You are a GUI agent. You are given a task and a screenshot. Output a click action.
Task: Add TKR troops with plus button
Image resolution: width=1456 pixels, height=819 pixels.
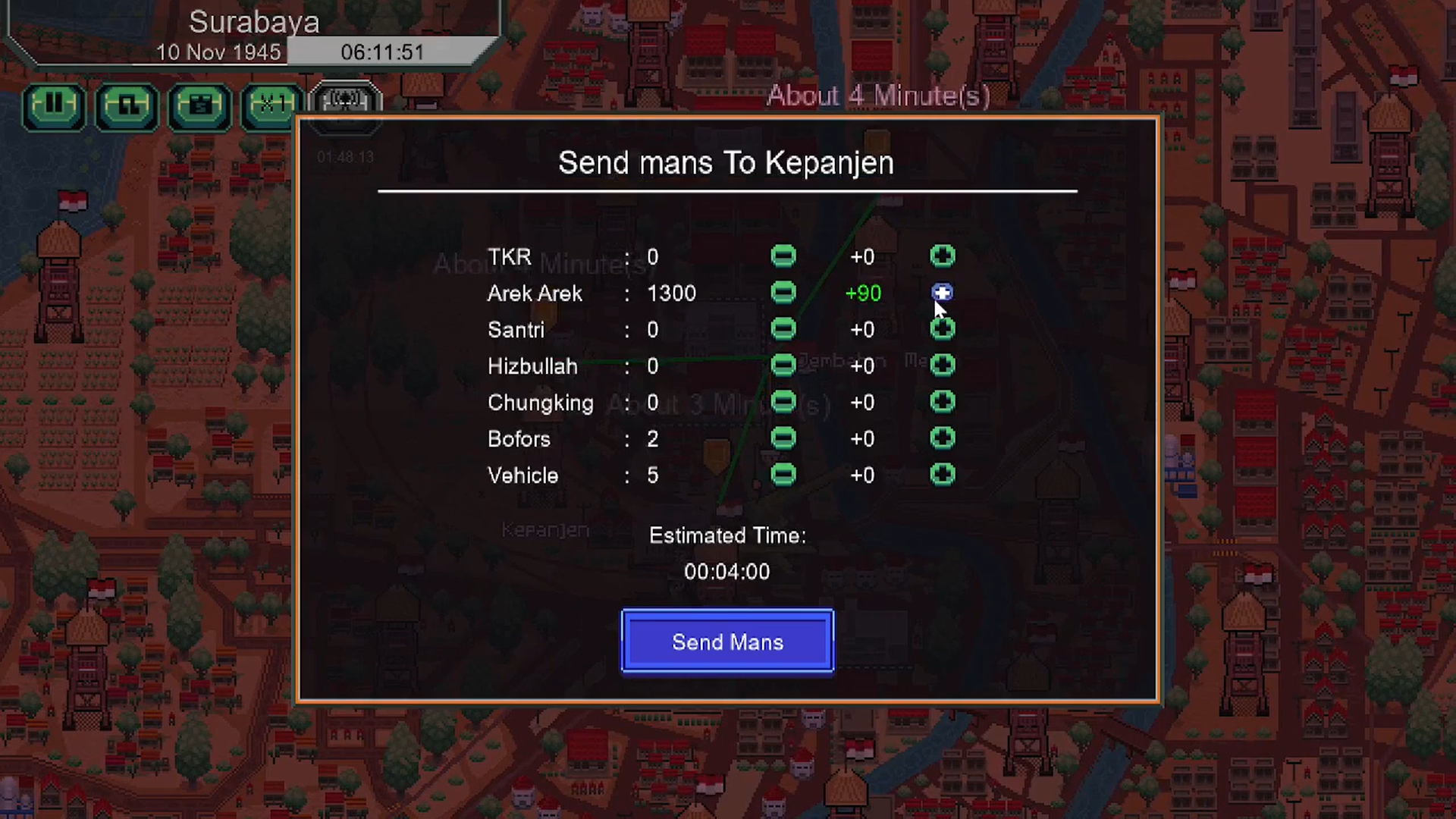click(x=942, y=256)
